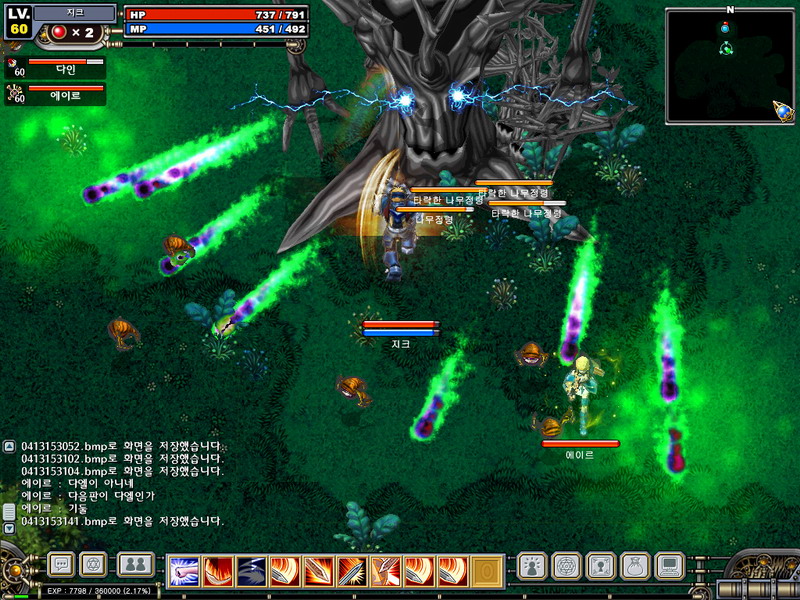The width and height of the screenshot is (800, 600).
Task: Activate the blue lightning fist skill
Action: (x=183, y=571)
